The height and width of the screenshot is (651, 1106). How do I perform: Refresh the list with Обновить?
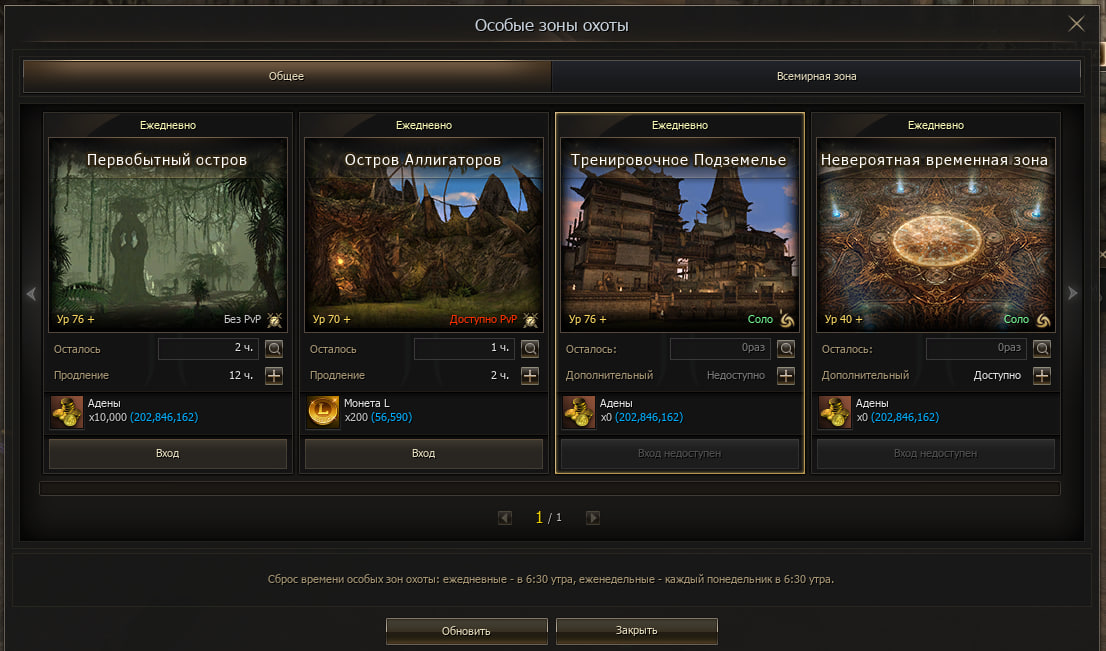[466, 631]
